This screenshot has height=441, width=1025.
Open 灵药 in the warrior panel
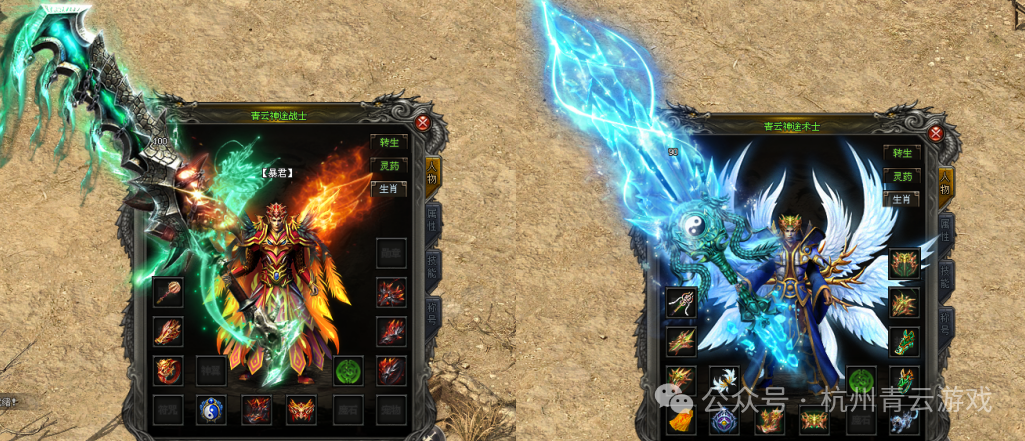point(388,165)
